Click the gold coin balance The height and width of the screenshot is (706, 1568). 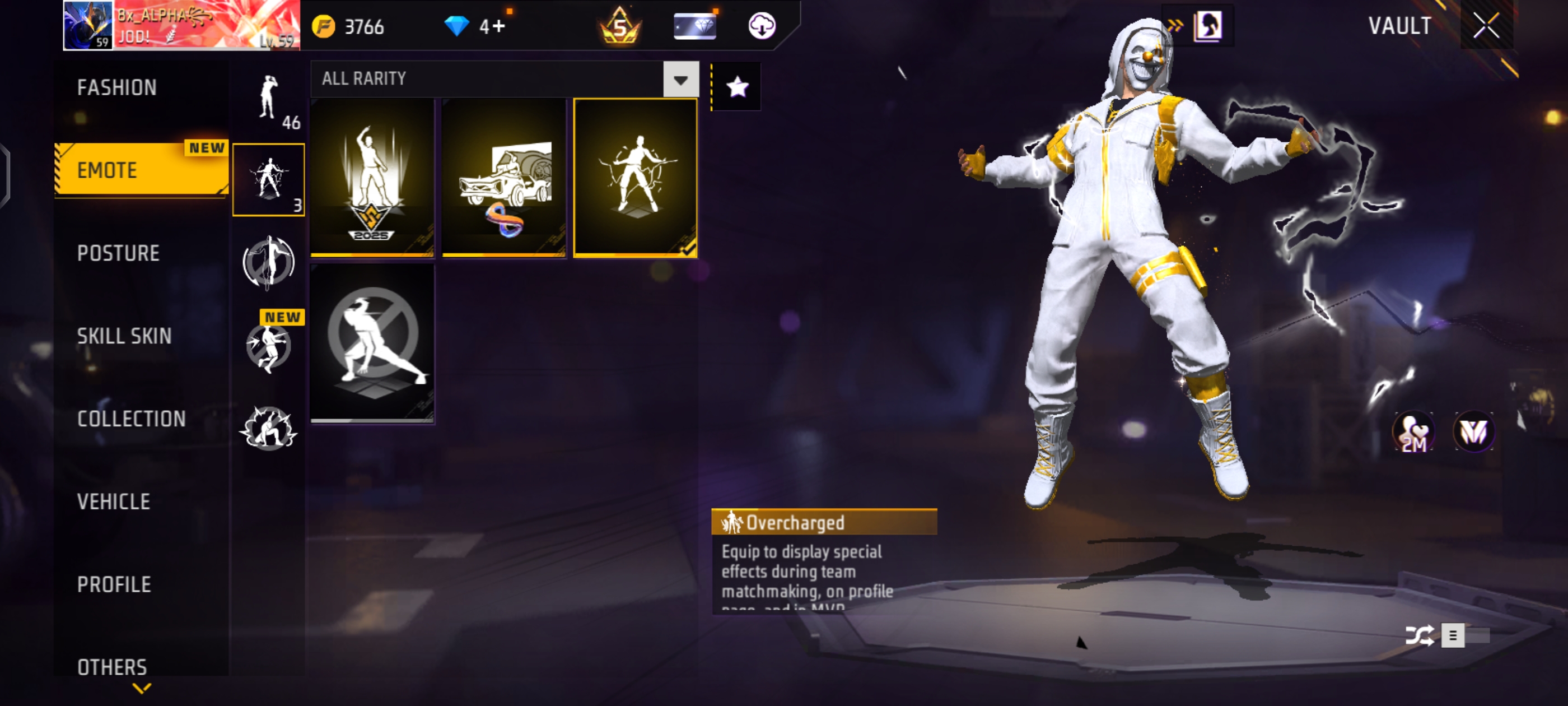pyautogui.click(x=348, y=26)
